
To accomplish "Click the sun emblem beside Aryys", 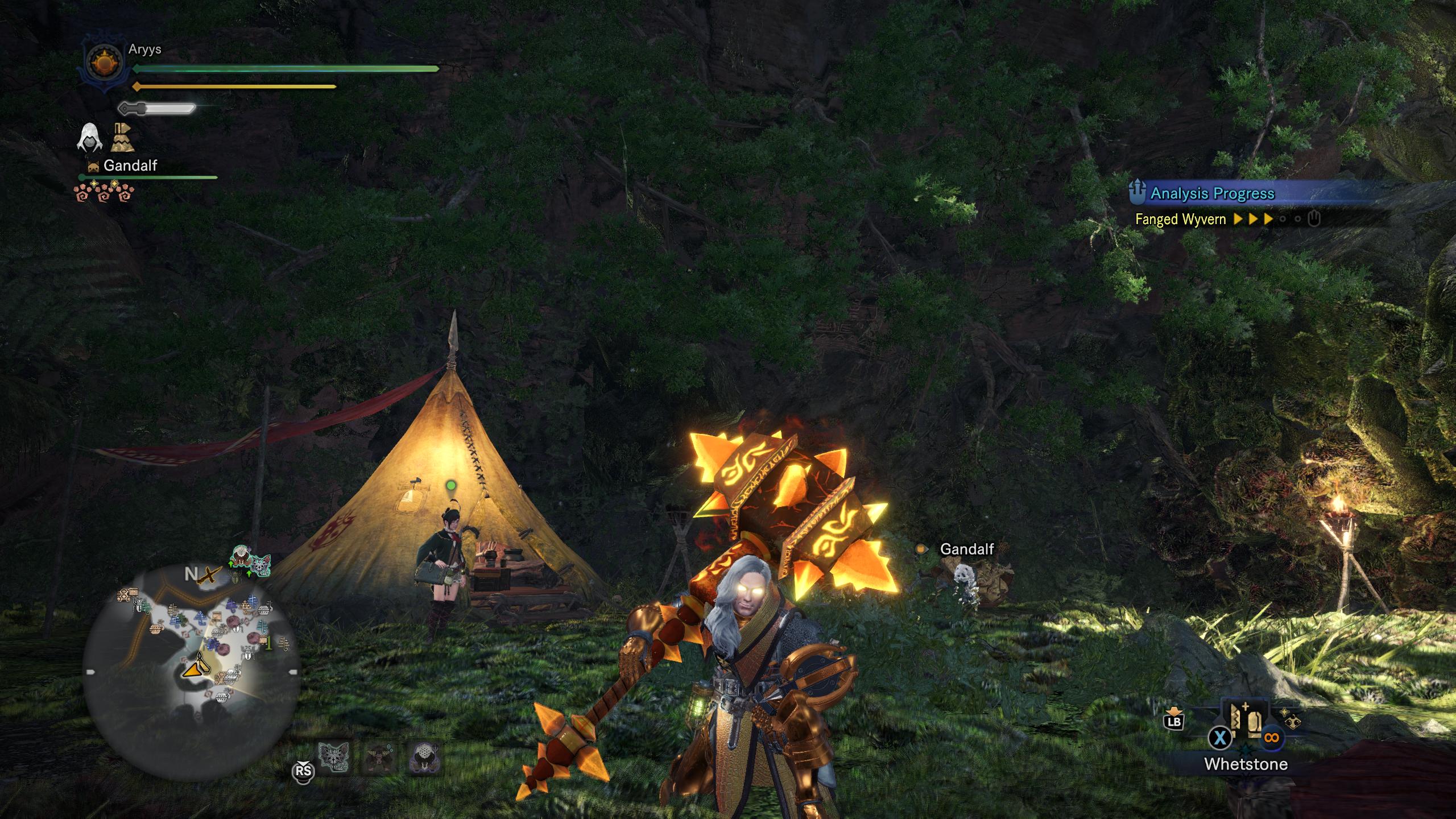I will (x=102, y=62).
